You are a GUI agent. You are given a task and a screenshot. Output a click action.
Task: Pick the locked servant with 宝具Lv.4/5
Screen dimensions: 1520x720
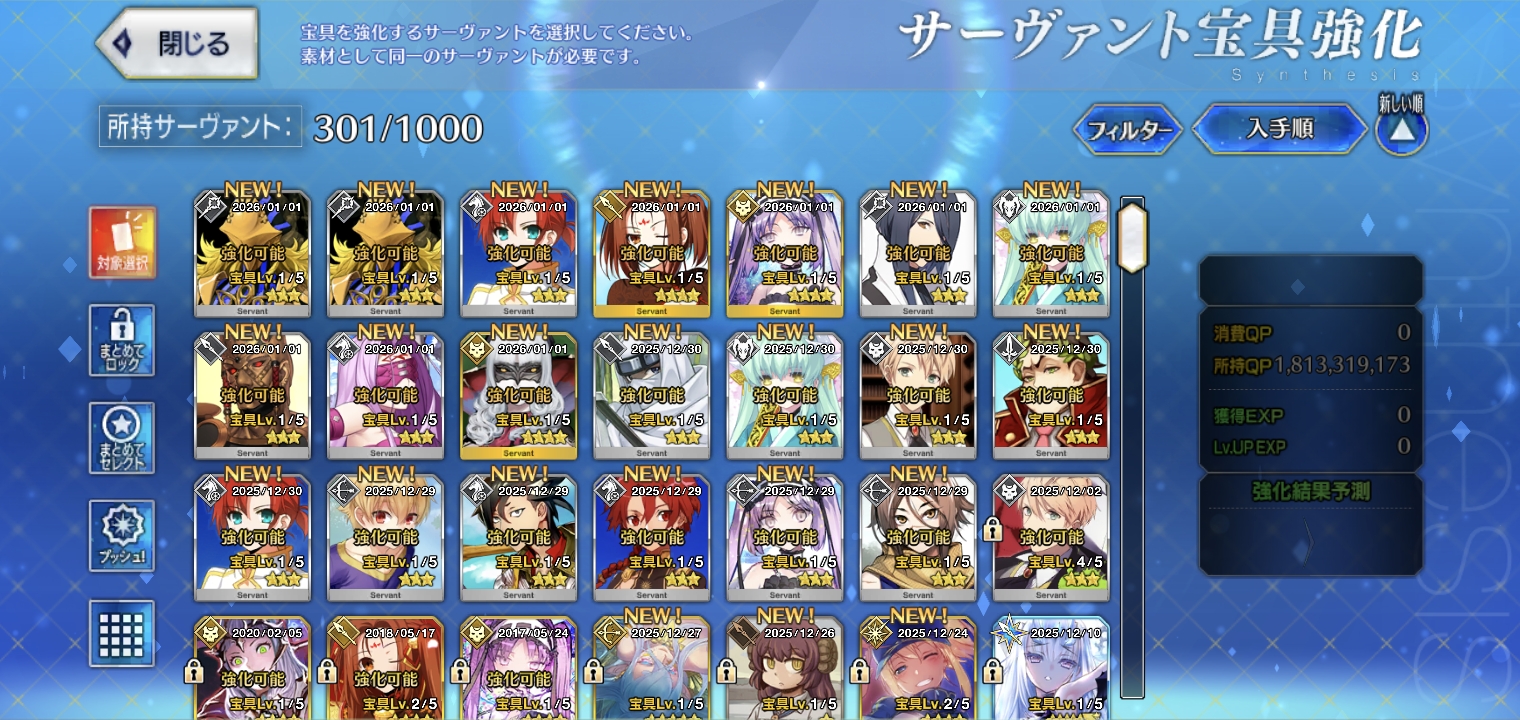(x=1051, y=536)
